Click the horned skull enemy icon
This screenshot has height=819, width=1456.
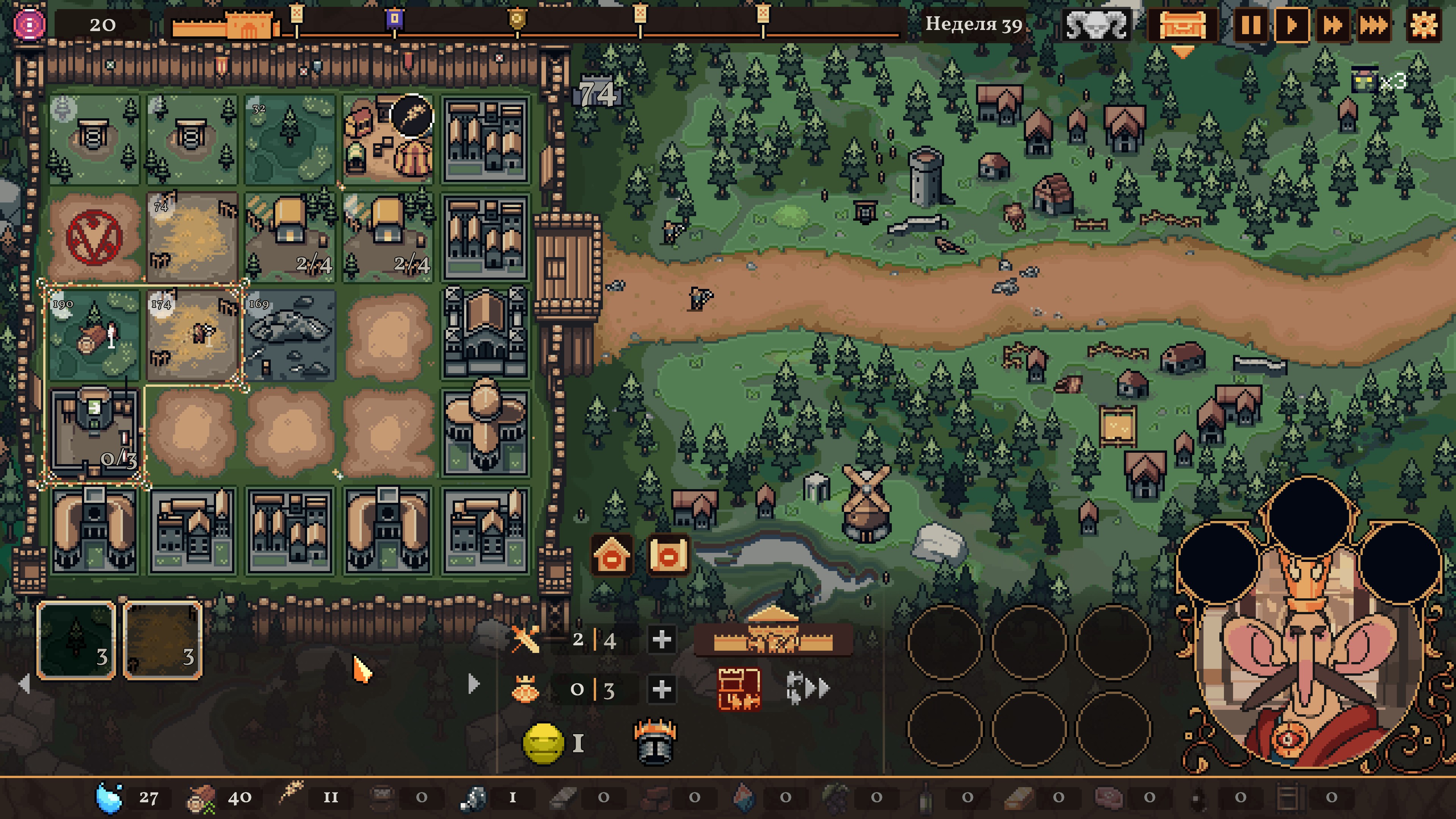click(1096, 25)
